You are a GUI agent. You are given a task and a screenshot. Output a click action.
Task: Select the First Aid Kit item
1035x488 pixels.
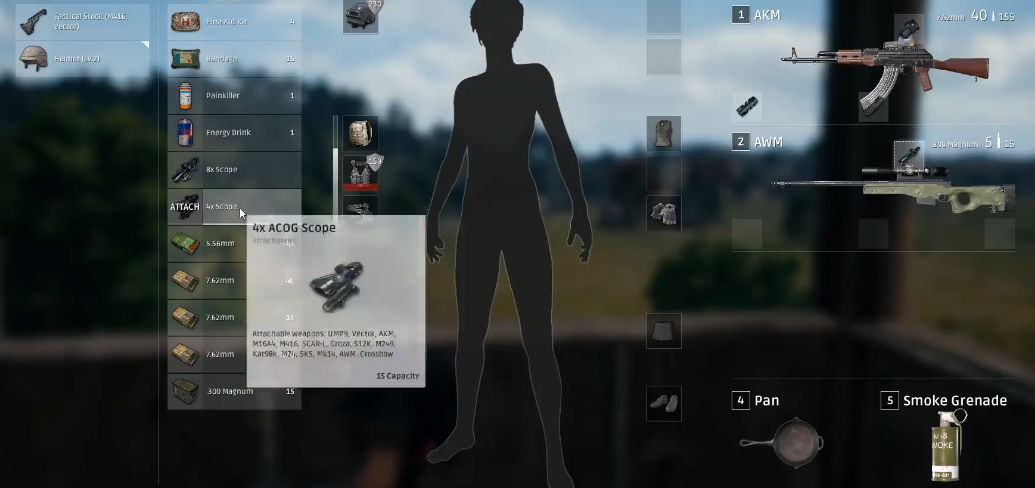234,21
